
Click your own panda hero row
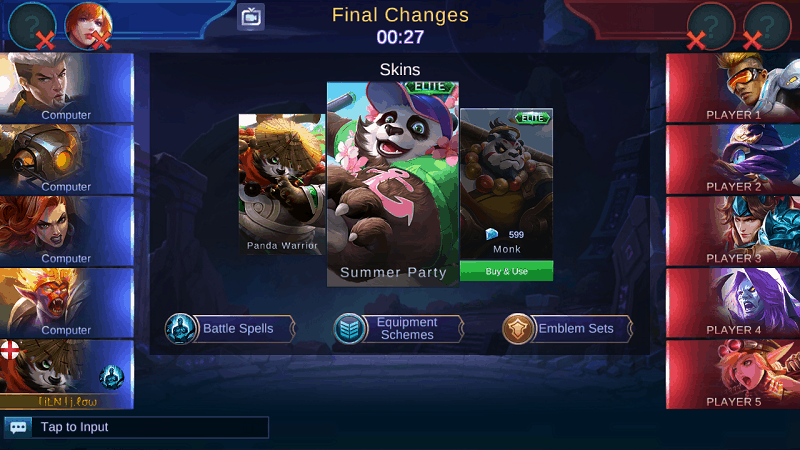pos(66,375)
